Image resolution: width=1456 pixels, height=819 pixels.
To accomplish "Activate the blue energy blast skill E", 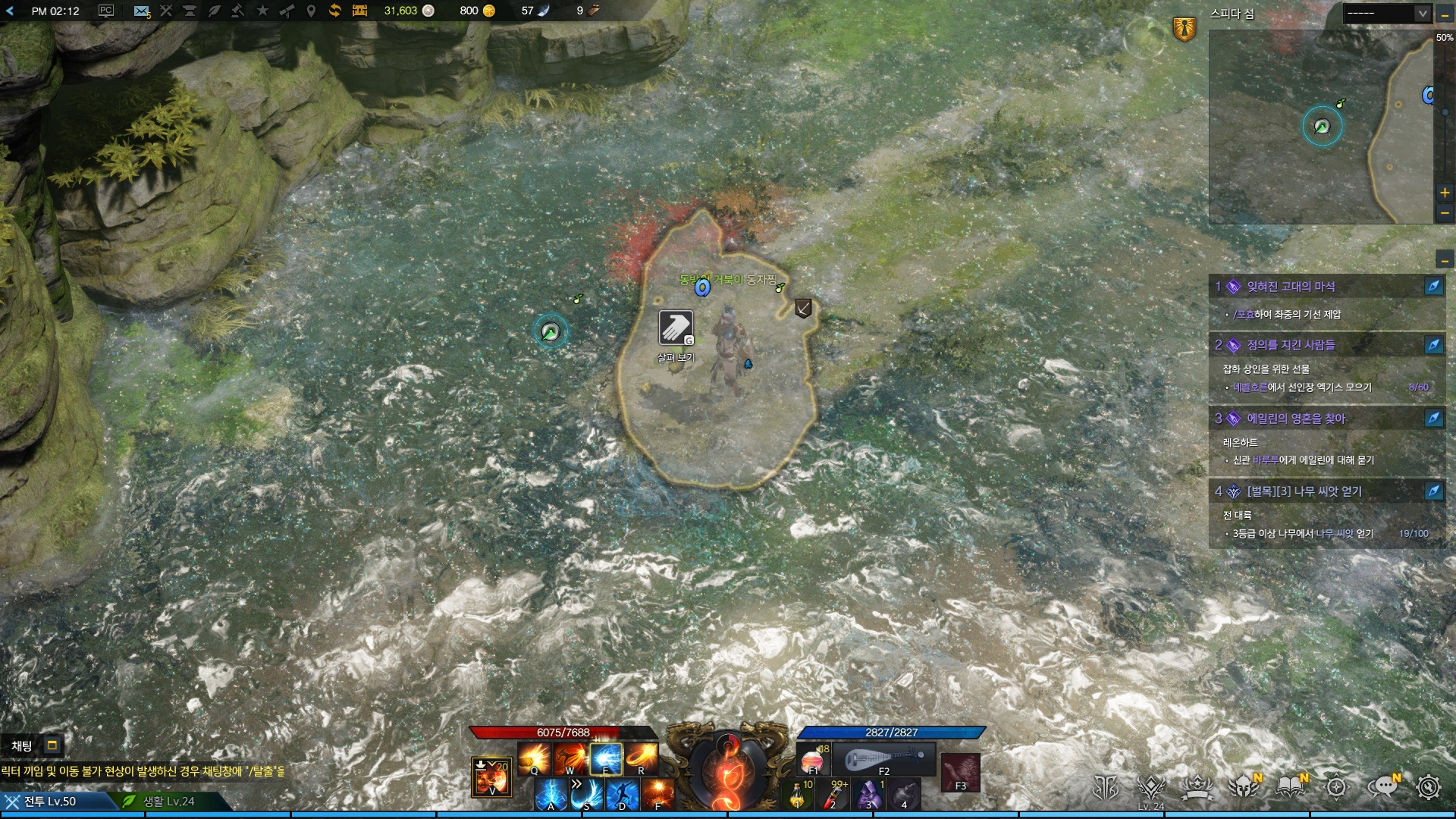I will point(606,758).
